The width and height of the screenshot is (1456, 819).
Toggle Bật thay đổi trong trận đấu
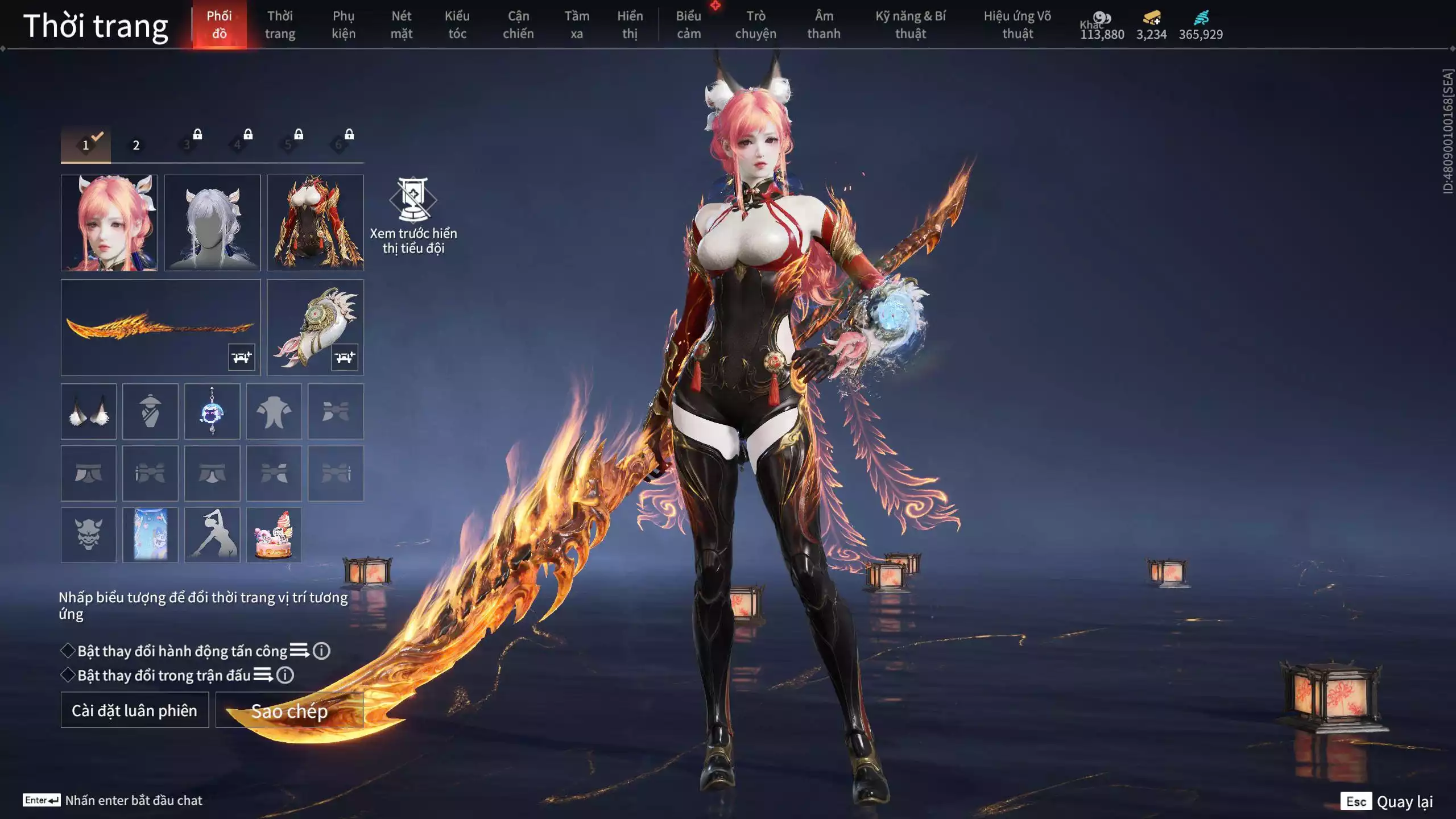point(68,675)
